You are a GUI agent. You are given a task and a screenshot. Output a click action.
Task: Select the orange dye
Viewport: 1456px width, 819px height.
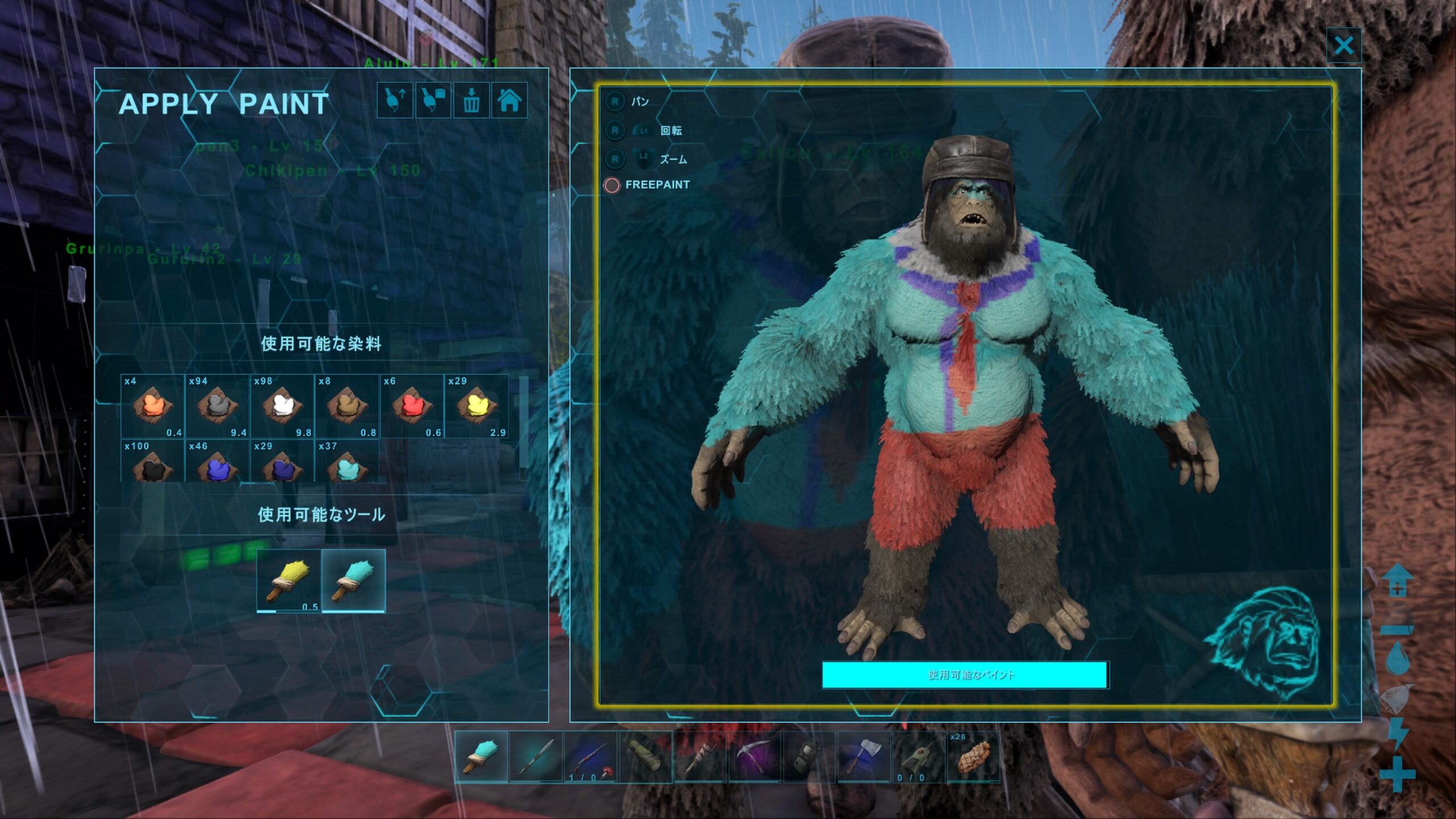coord(152,406)
